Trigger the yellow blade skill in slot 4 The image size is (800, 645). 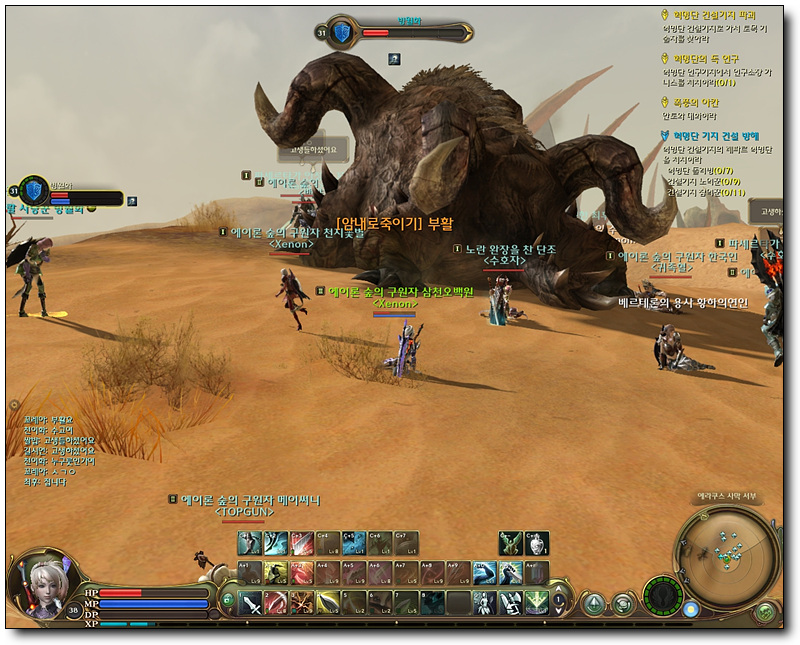328,602
